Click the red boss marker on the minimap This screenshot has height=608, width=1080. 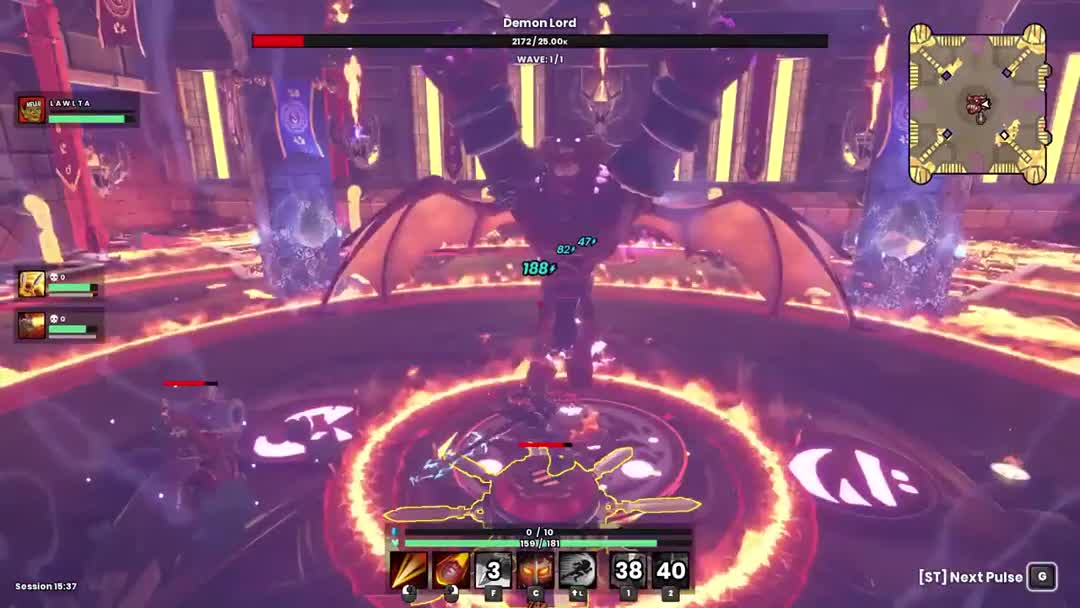(x=975, y=104)
